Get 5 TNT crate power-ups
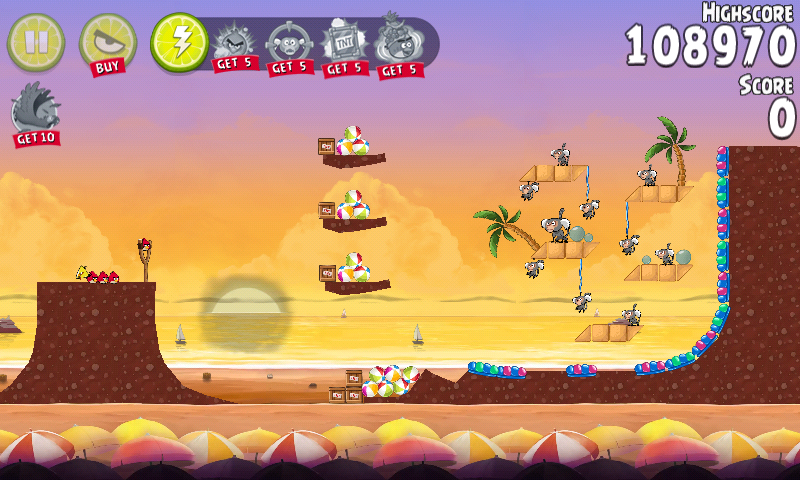The height and width of the screenshot is (480, 800). pos(343,47)
